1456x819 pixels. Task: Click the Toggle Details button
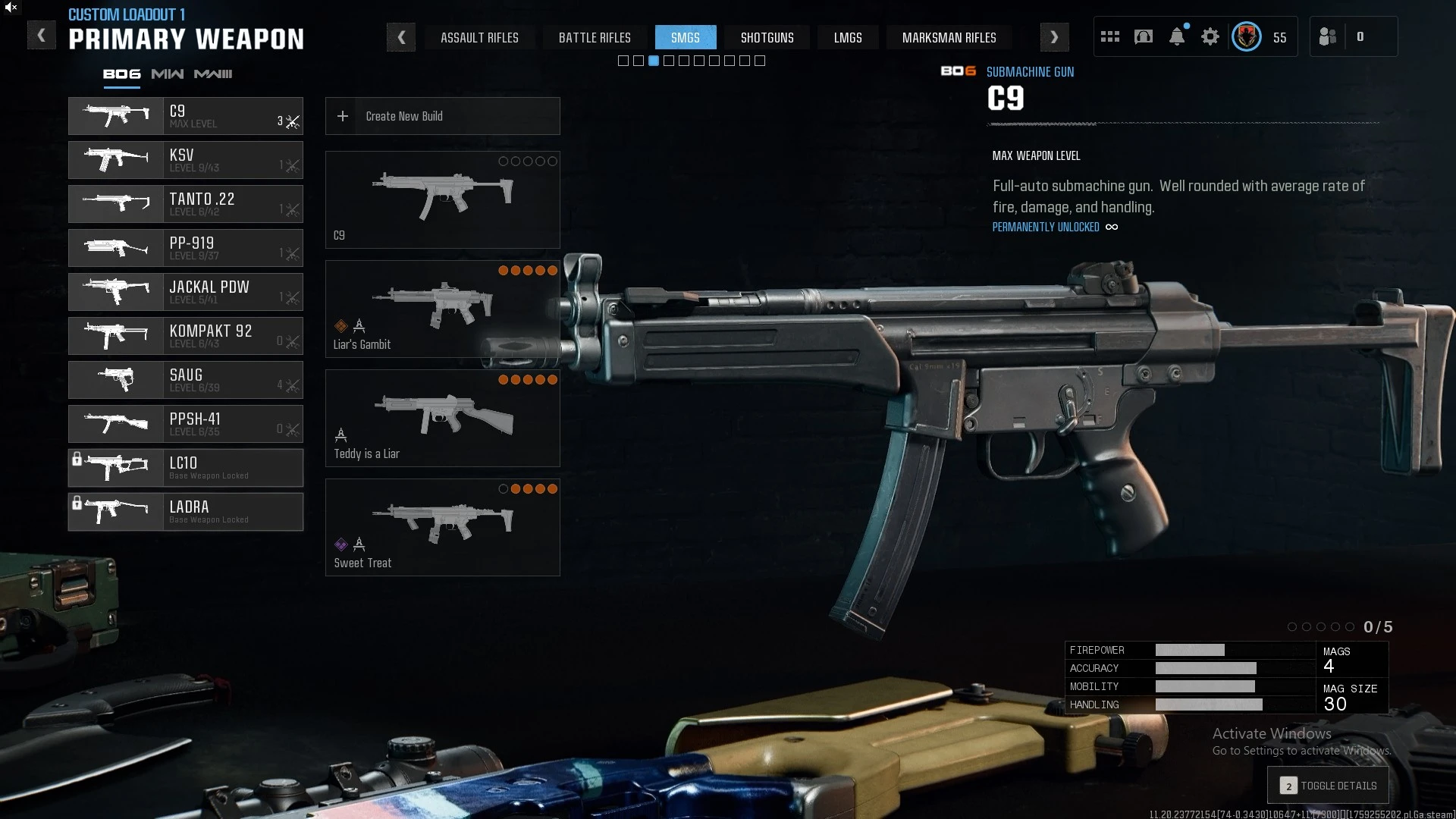(x=1329, y=786)
